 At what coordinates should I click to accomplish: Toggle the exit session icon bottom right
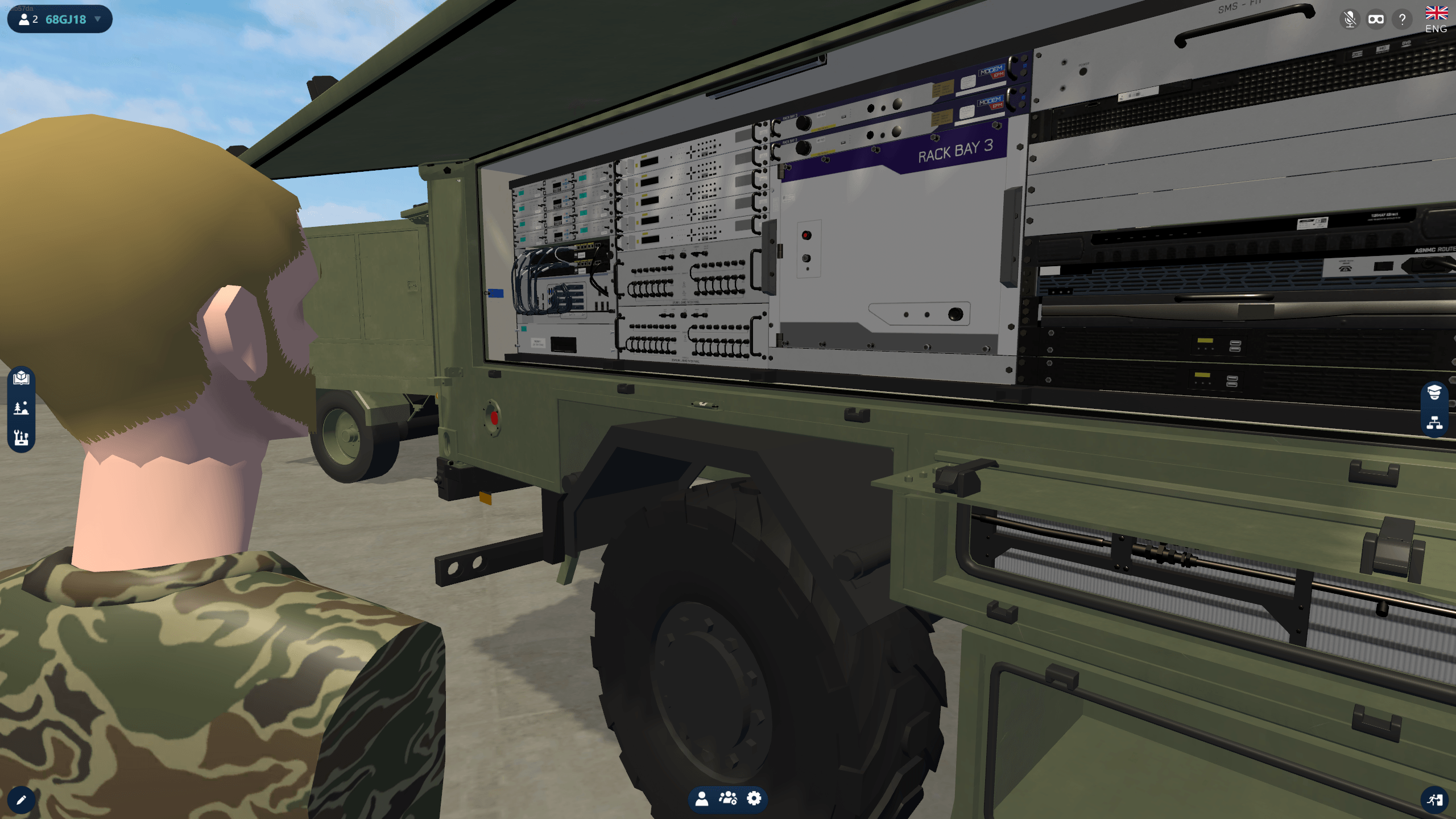[1434, 799]
